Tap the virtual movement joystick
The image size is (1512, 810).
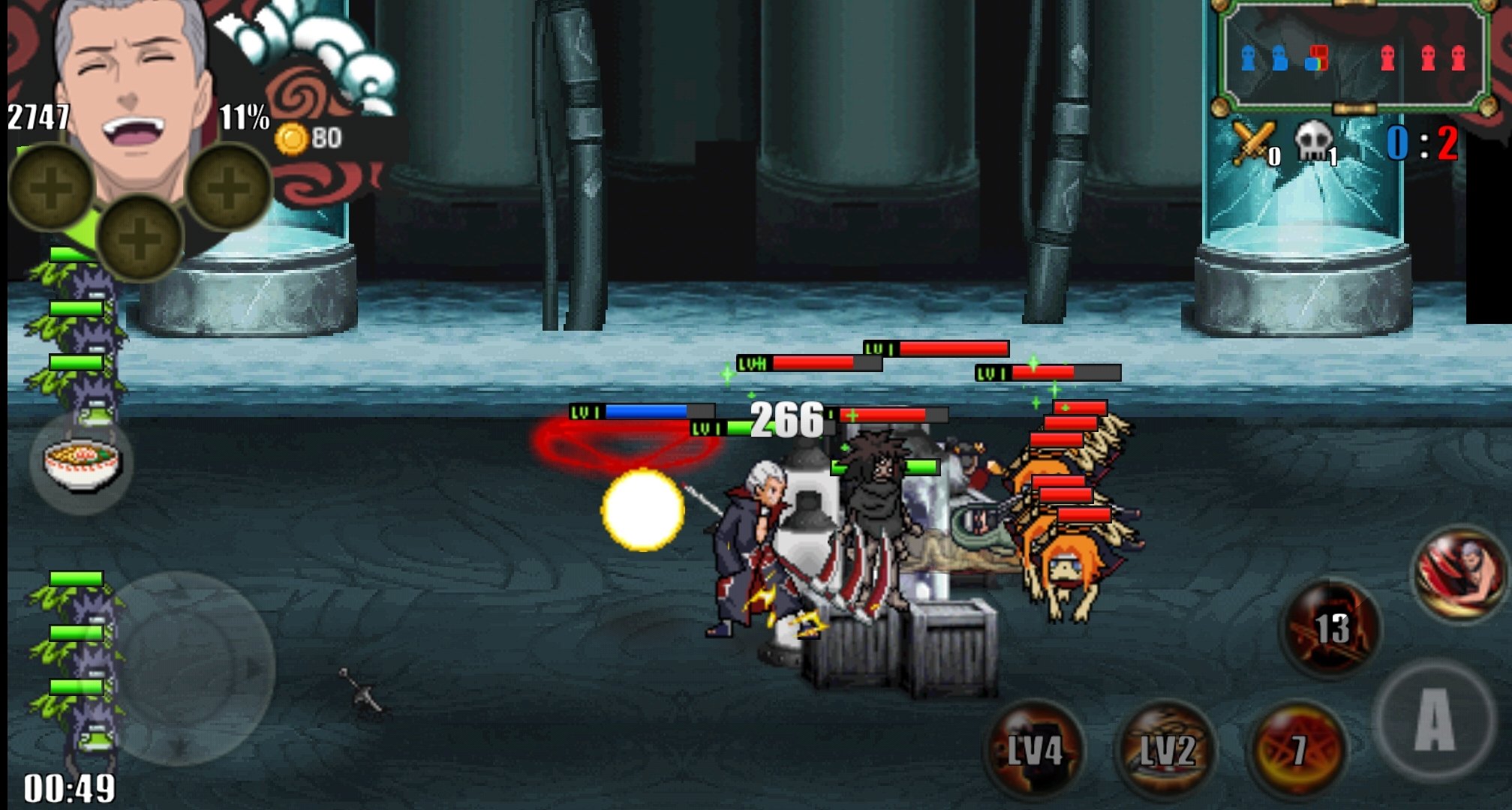[x=194, y=667]
